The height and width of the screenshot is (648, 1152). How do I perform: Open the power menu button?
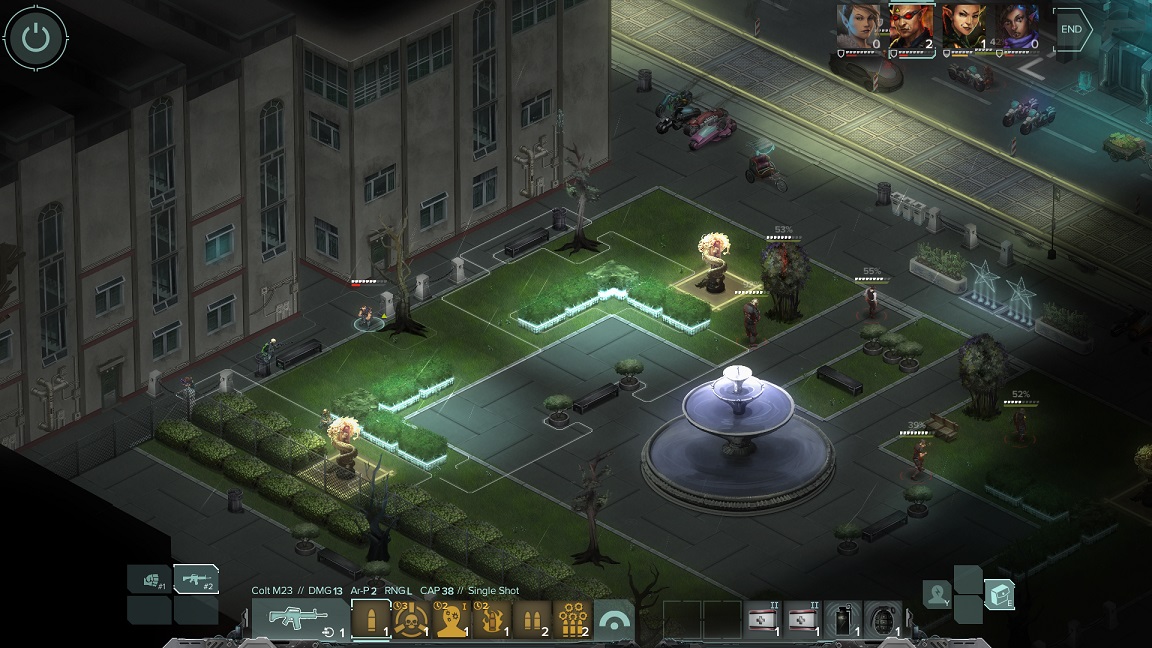tap(36, 39)
